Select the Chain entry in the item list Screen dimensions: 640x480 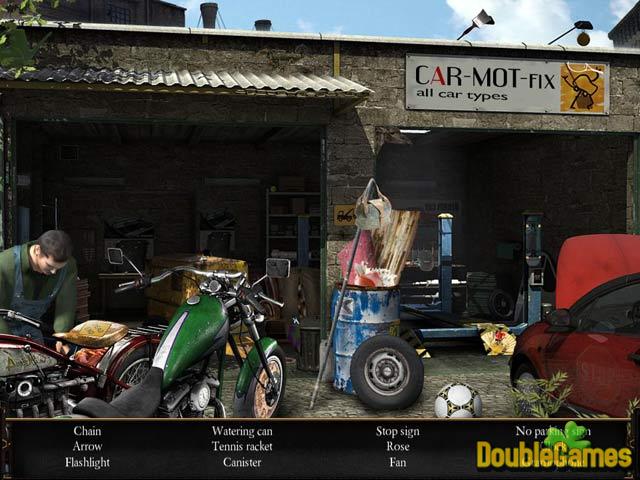coord(87,431)
